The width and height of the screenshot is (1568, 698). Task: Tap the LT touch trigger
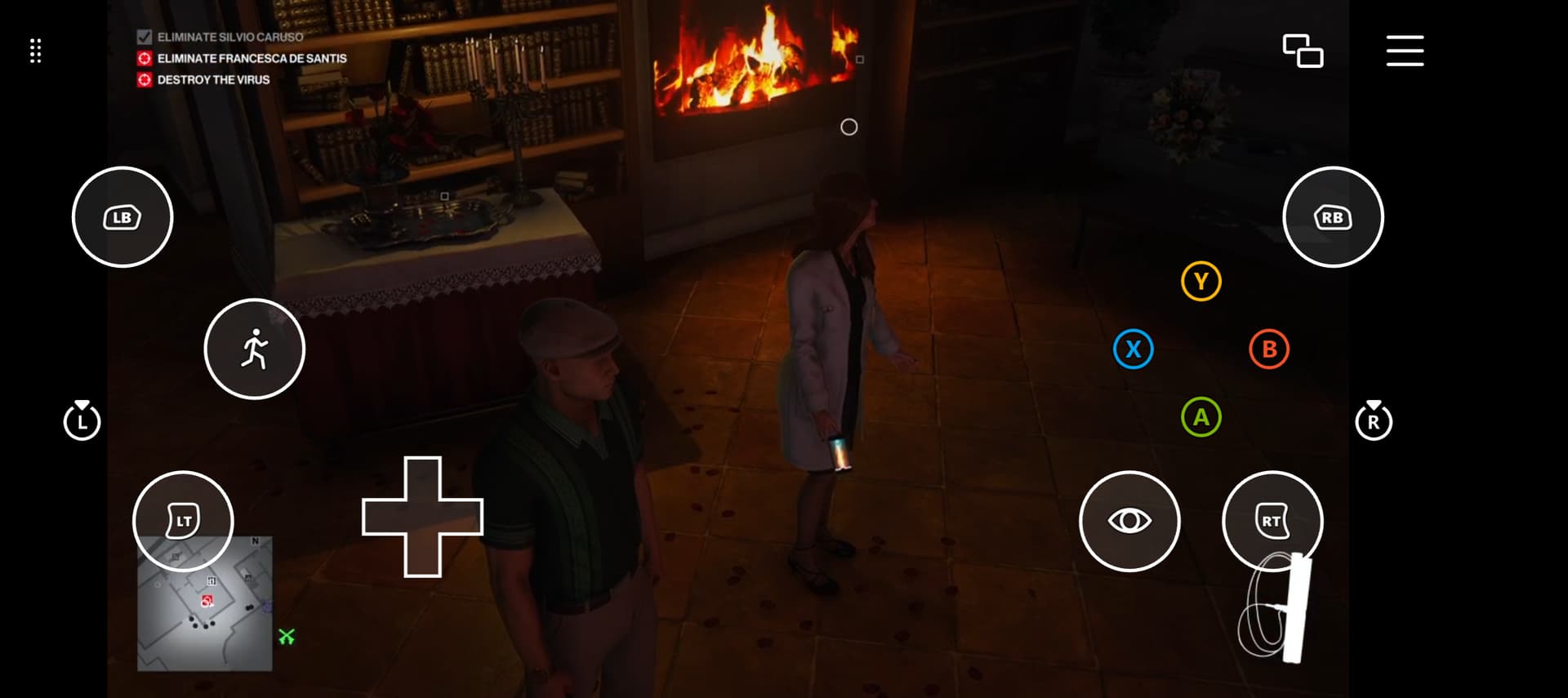point(183,520)
